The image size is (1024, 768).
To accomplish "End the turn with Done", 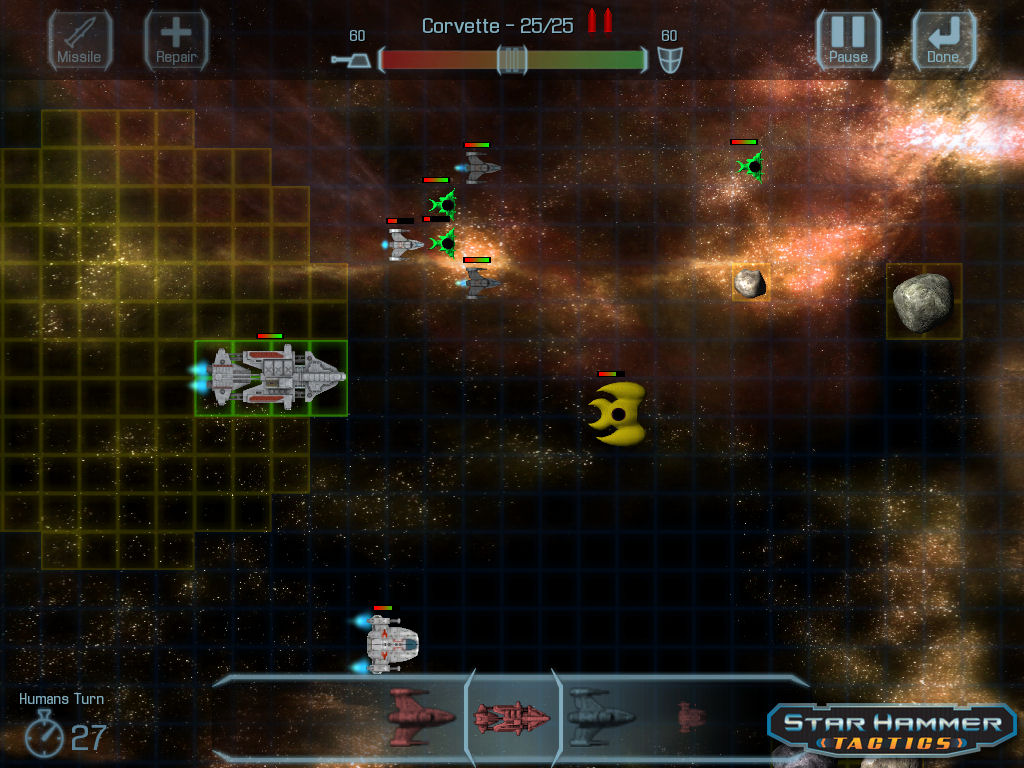I will click(943, 41).
